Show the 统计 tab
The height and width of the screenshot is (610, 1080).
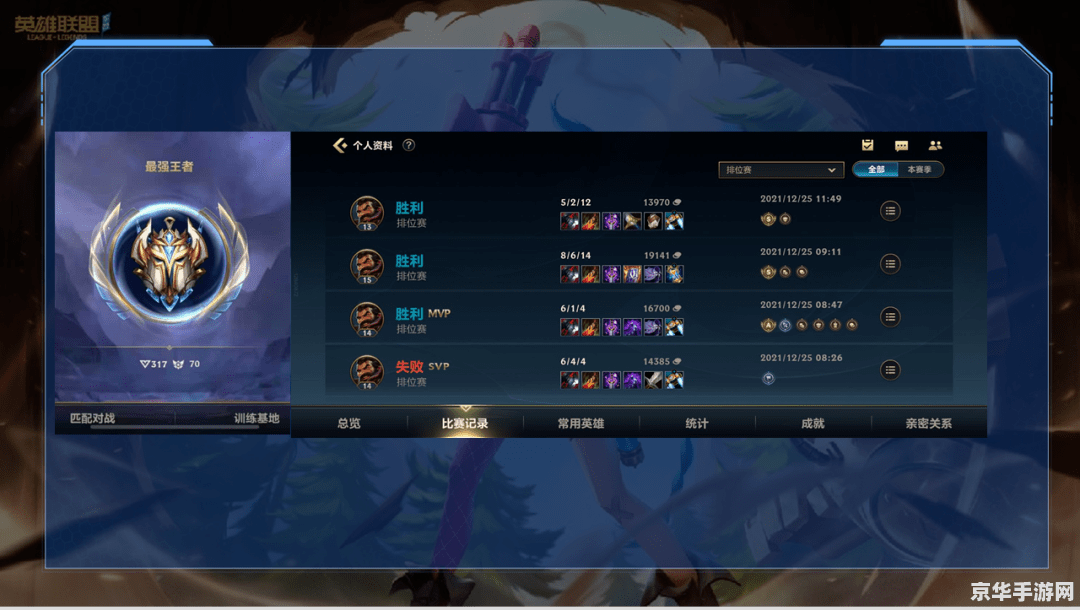(697, 424)
